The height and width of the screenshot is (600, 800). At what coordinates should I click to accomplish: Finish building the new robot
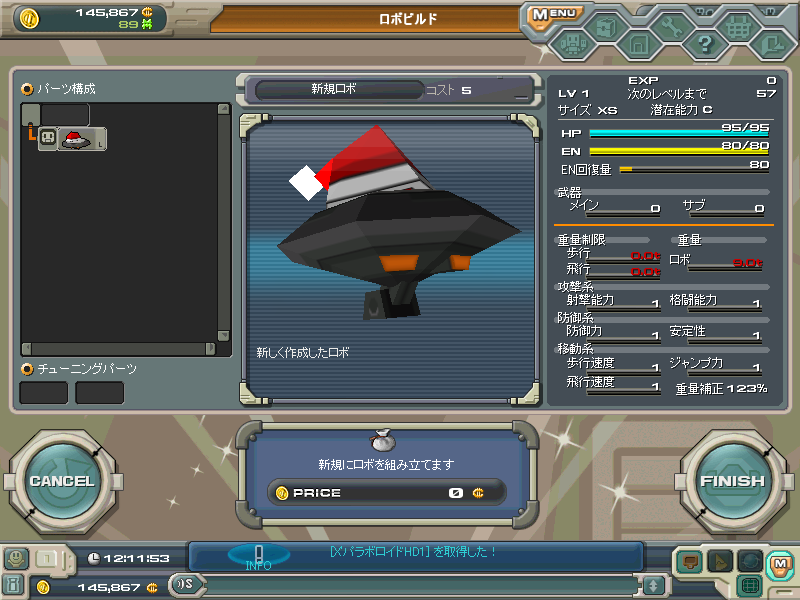(x=732, y=481)
